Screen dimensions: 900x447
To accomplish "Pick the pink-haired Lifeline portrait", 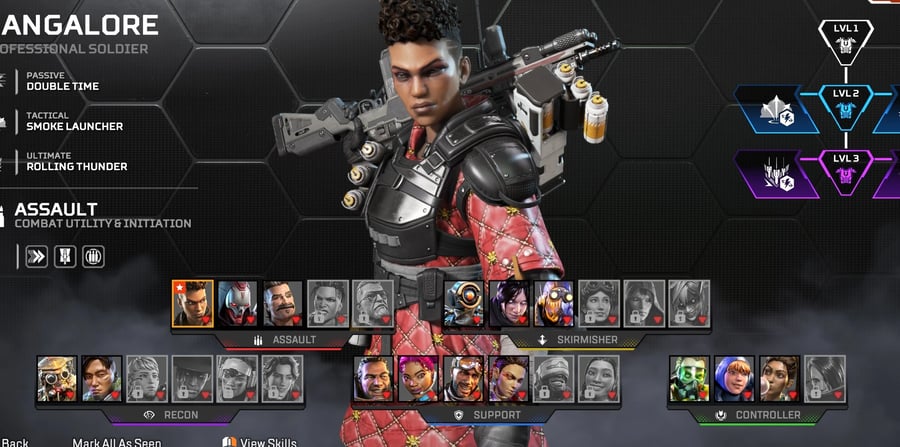I will tap(419, 378).
